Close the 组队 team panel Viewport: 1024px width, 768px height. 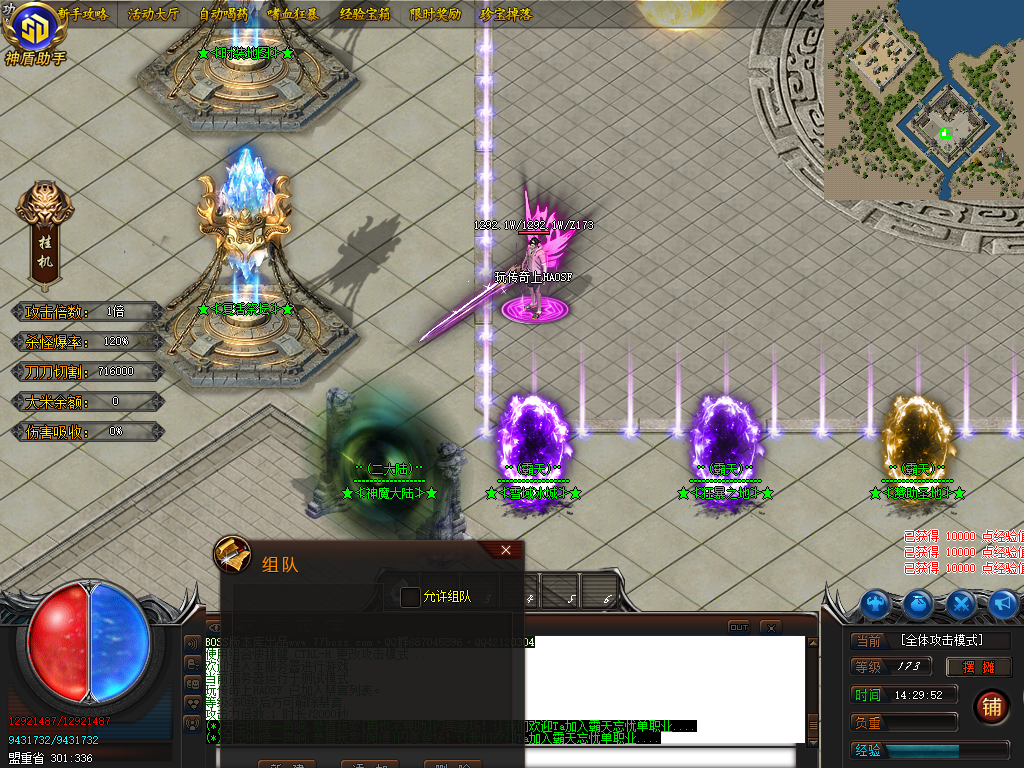coord(506,550)
